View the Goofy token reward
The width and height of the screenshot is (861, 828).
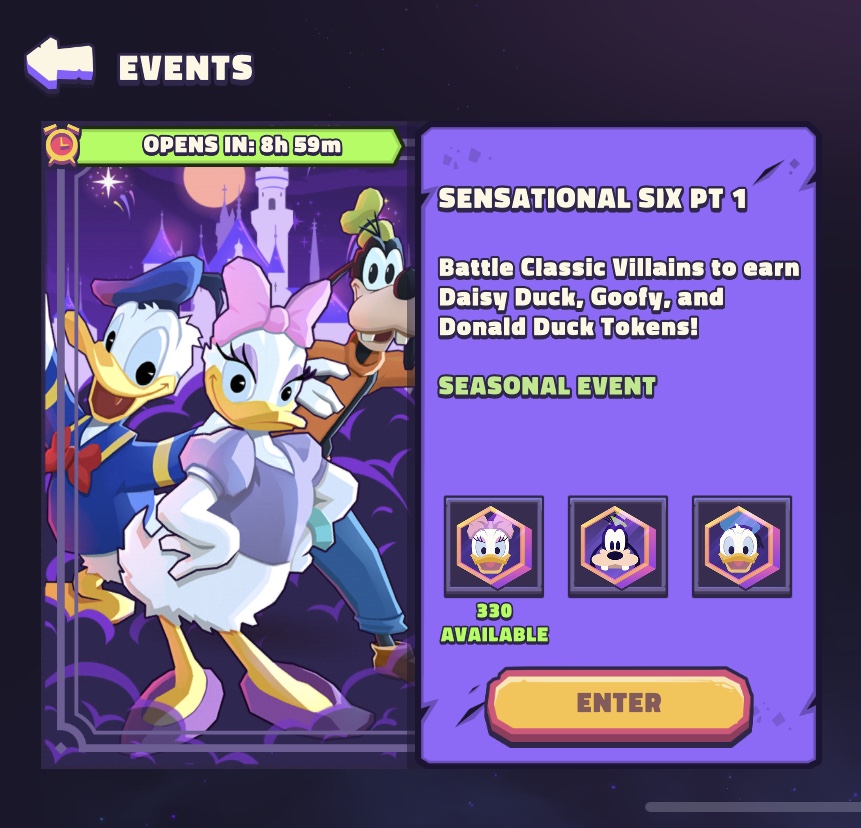[618, 546]
